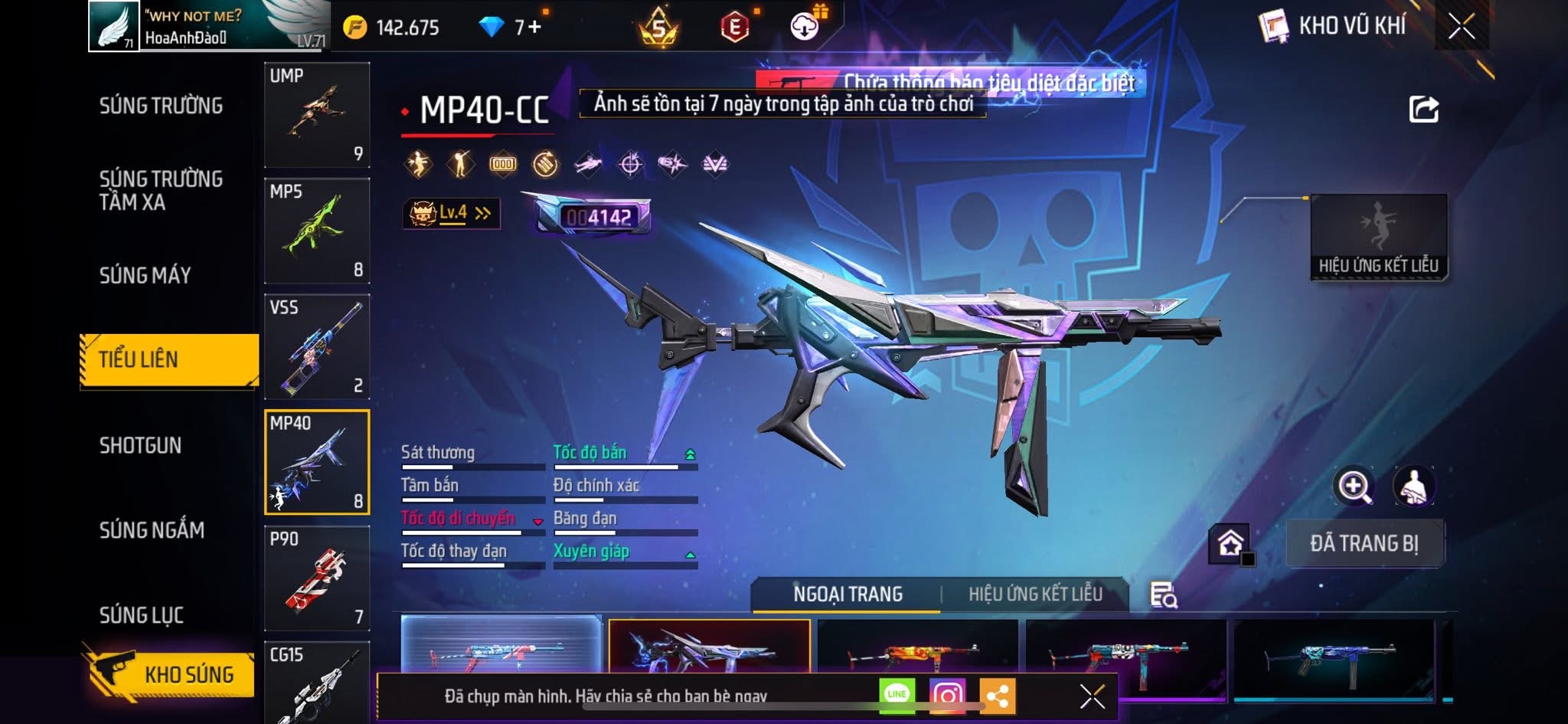Pick the MP5 weapon tile
The image size is (1568, 724).
(x=317, y=231)
